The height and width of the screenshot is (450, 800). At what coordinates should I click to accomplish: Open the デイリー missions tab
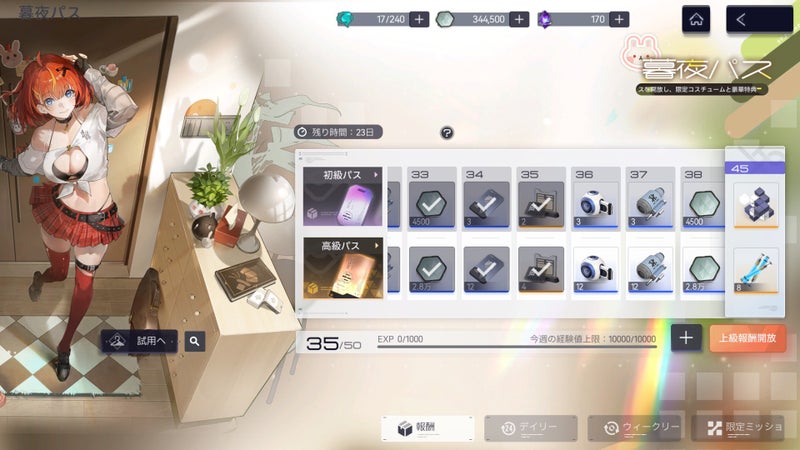coord(530,428)
